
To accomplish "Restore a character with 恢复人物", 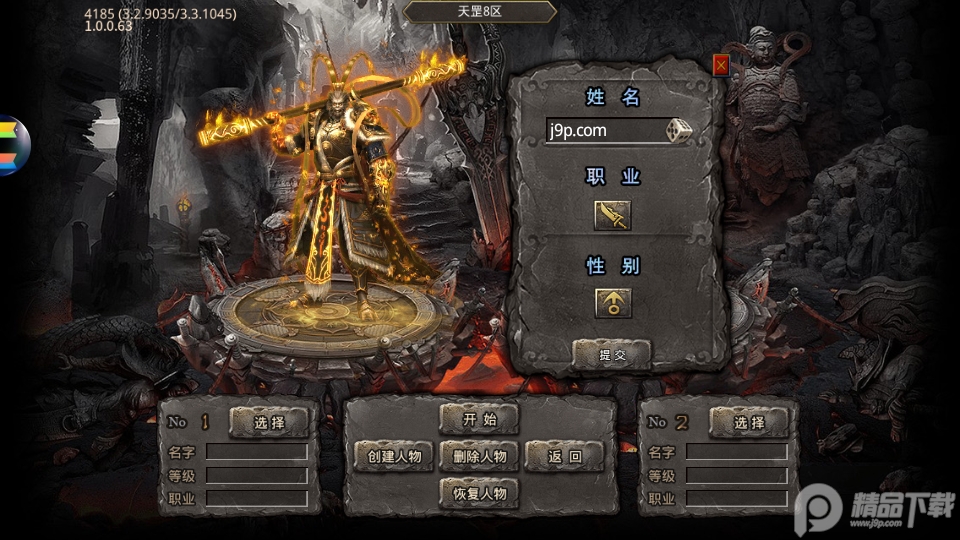I will point(479,492).
